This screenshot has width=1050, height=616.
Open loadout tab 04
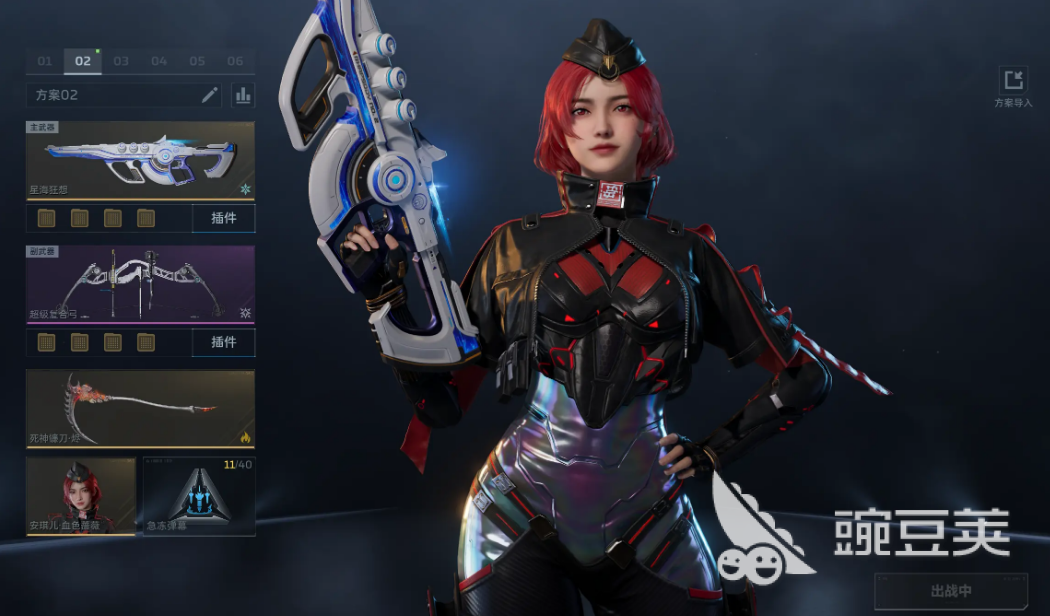tap(159, 61)
